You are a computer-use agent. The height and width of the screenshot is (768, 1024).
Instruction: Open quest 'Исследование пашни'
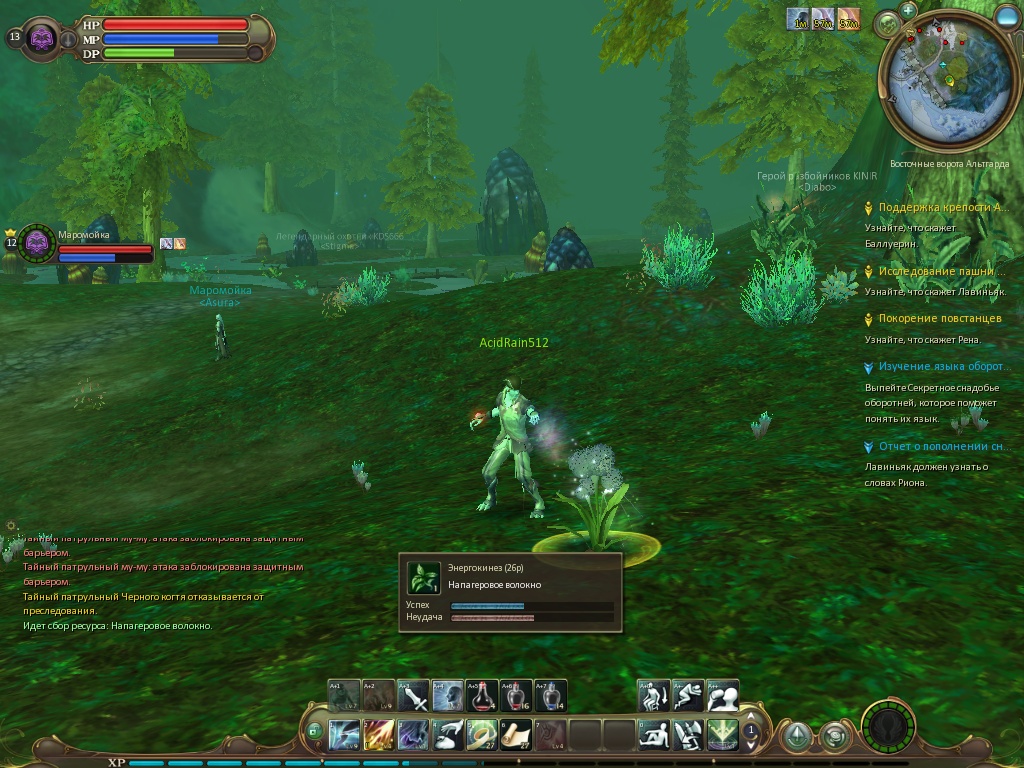coord(941,271)
